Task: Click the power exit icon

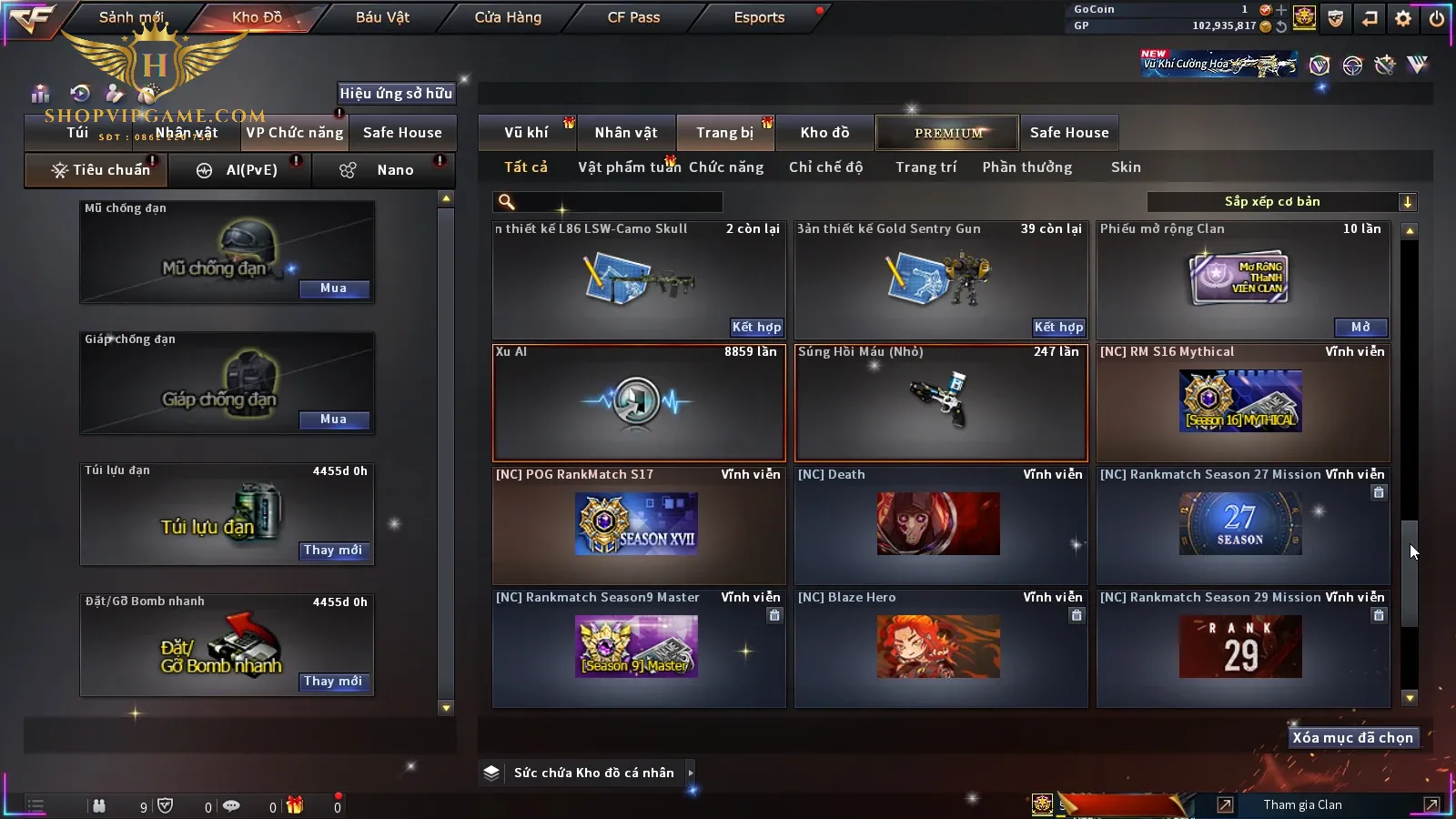Action: pos(1437,18)
